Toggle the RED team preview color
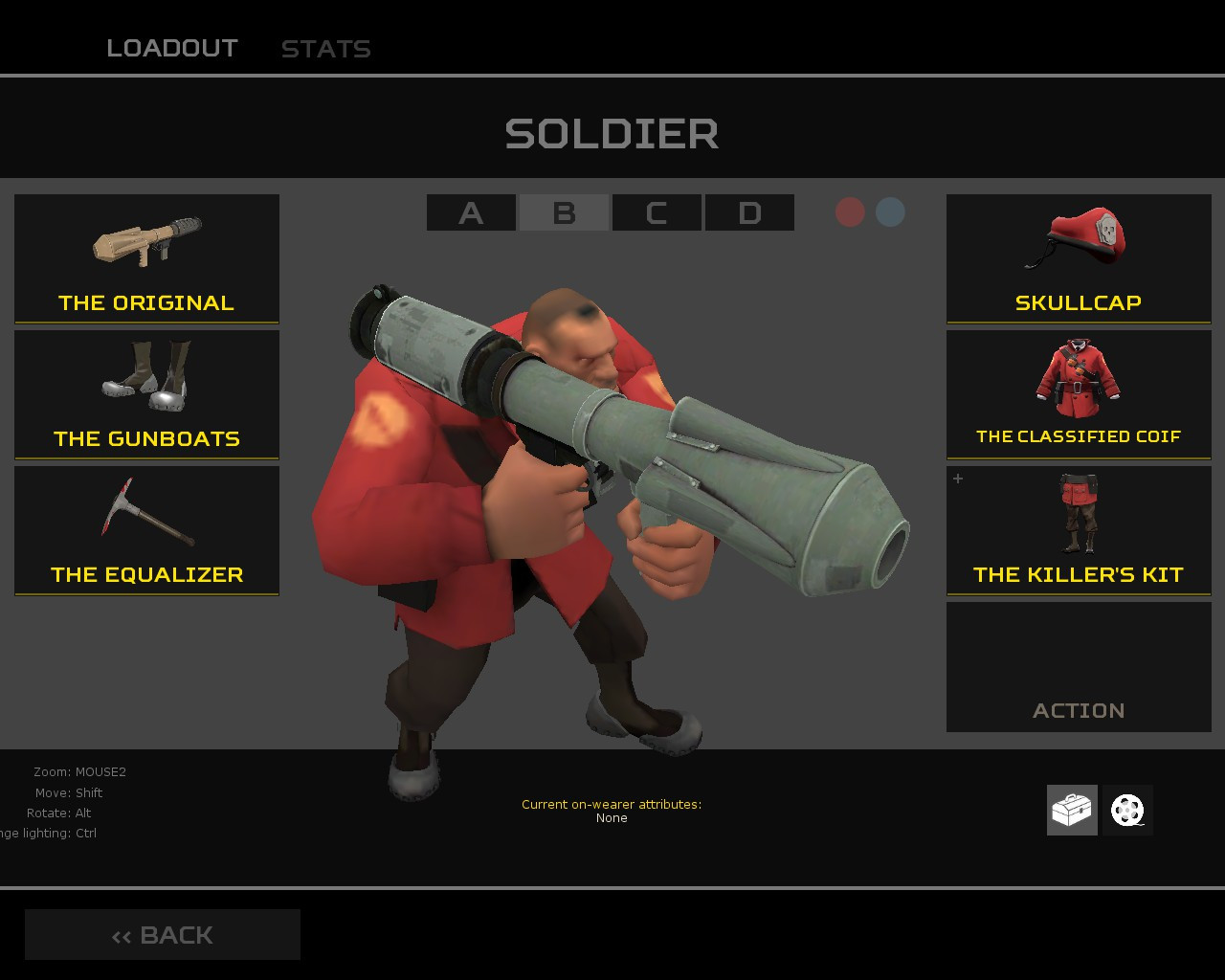 point(850,212)
